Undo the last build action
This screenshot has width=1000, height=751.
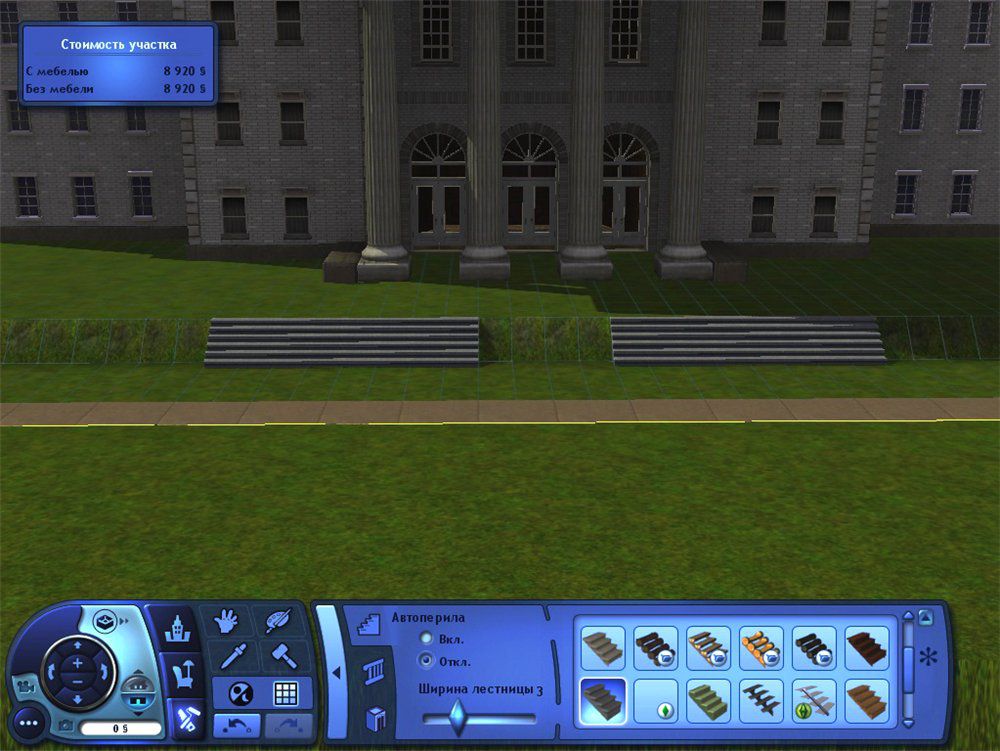pos(236,725)
